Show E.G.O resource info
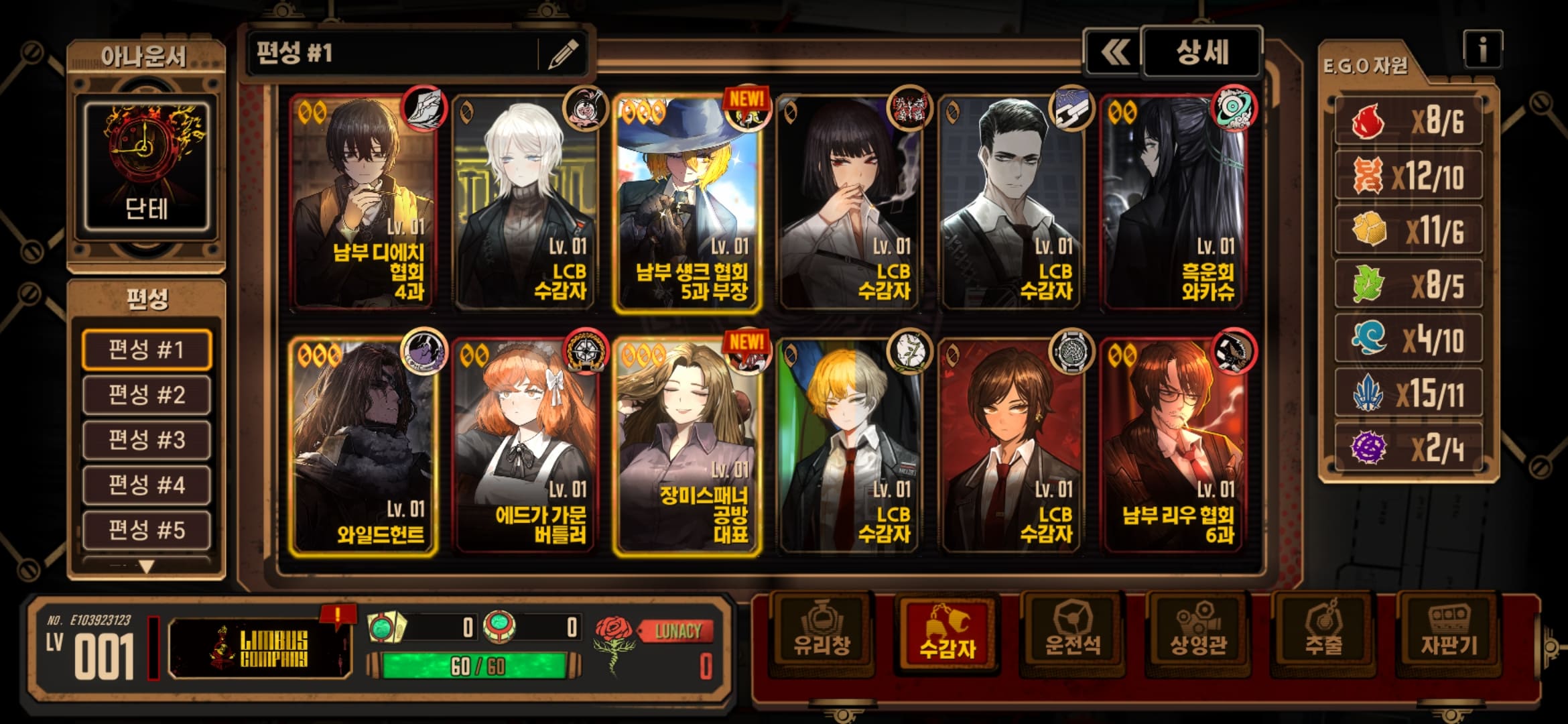Screen dimensions: 1568x724 pyautogui.click(x=1482, y=49)
